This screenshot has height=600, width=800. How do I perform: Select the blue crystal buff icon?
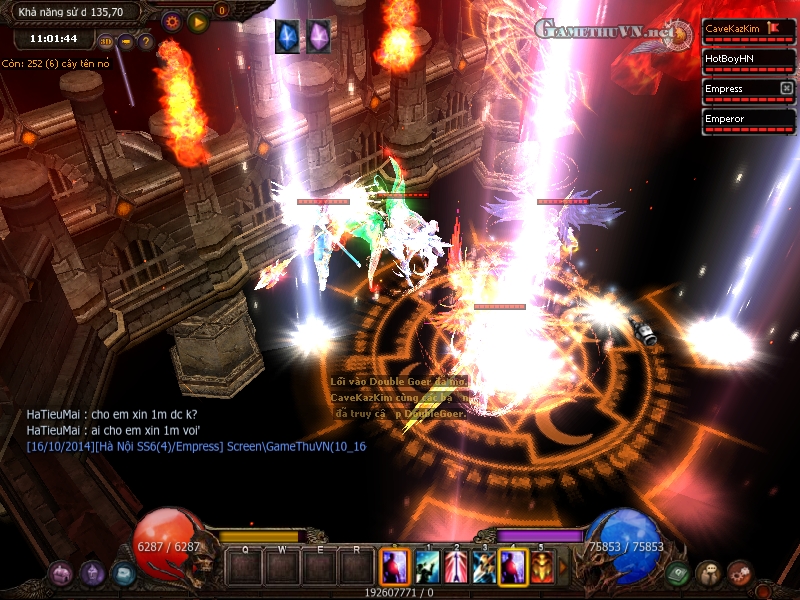pyautogui.click(x=287, y=36)
